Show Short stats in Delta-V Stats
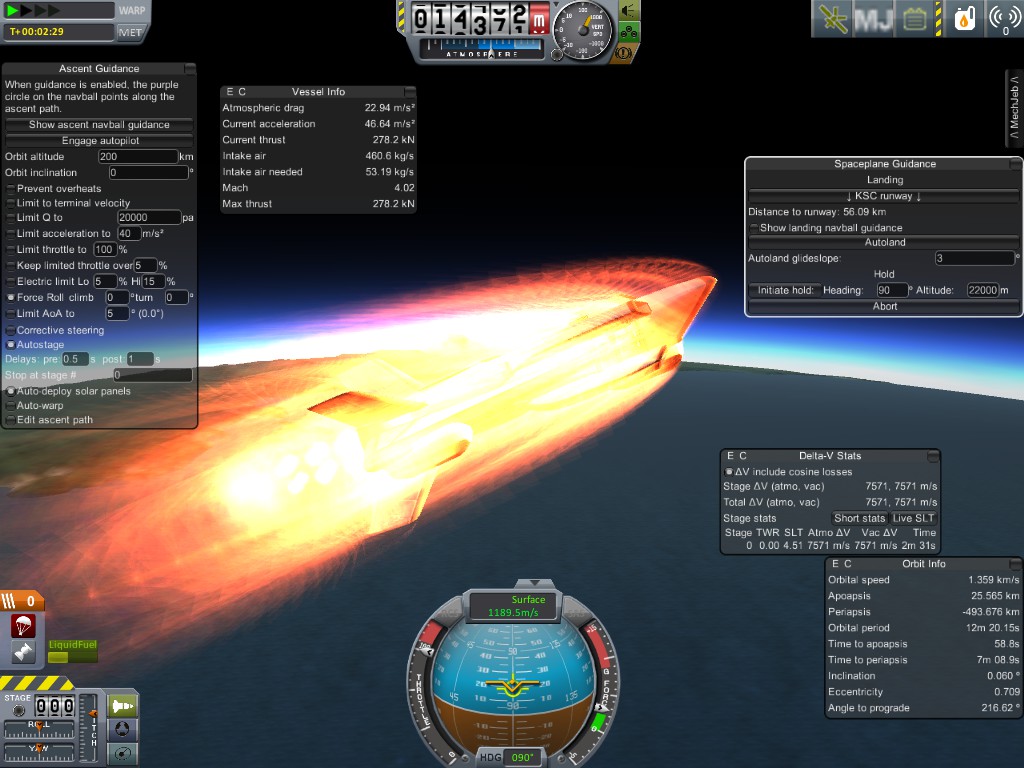The height and width of the screenshot is (768, 1024). (x=860, y=518)
